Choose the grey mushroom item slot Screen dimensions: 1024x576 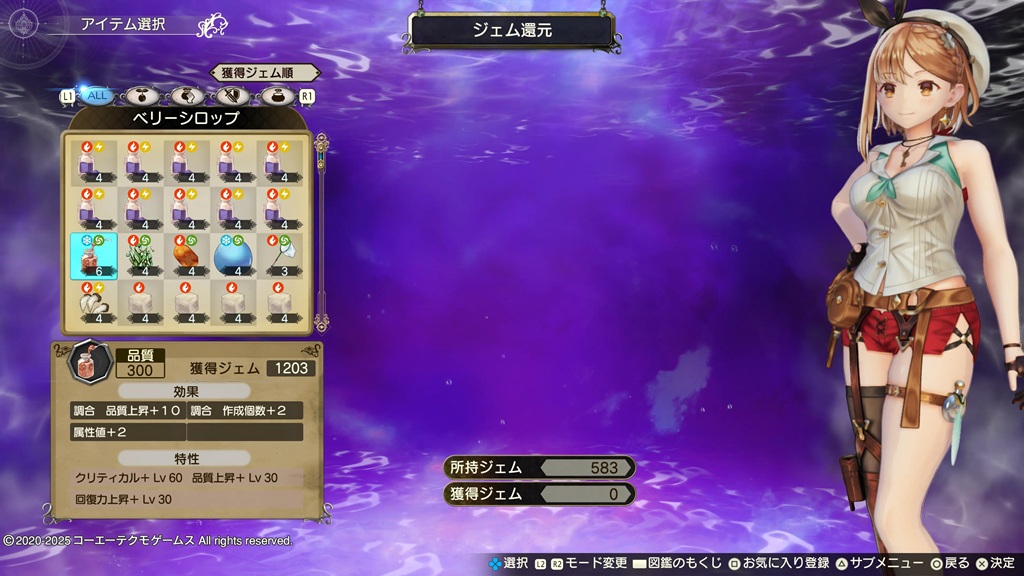point(94,303)
